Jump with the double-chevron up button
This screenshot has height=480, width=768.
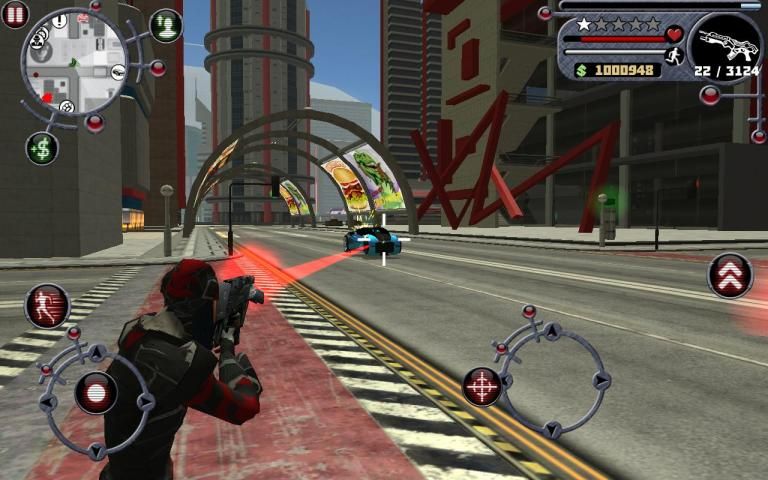click(730, 275)
